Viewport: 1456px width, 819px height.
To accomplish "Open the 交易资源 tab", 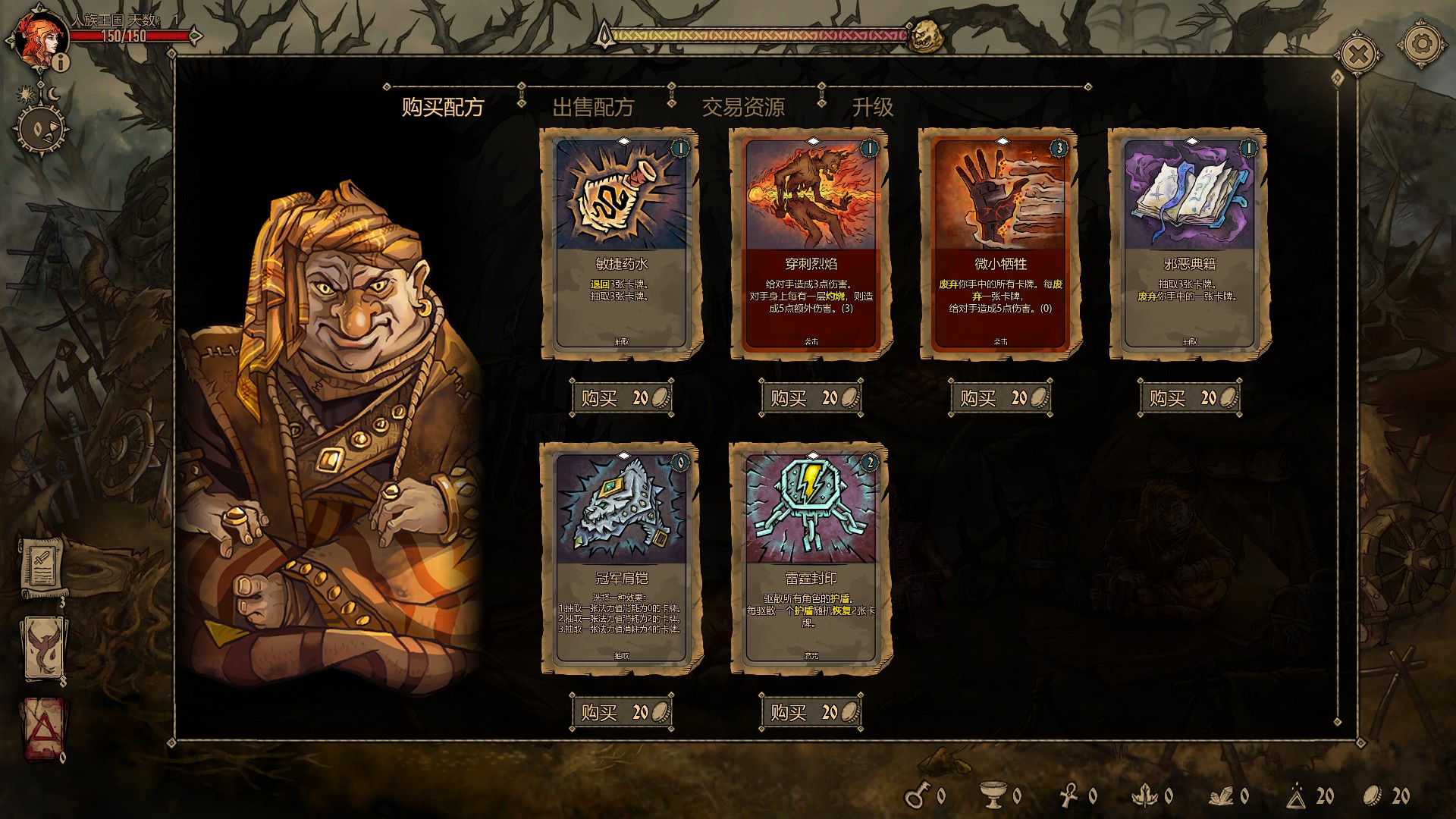I will 743,108.
